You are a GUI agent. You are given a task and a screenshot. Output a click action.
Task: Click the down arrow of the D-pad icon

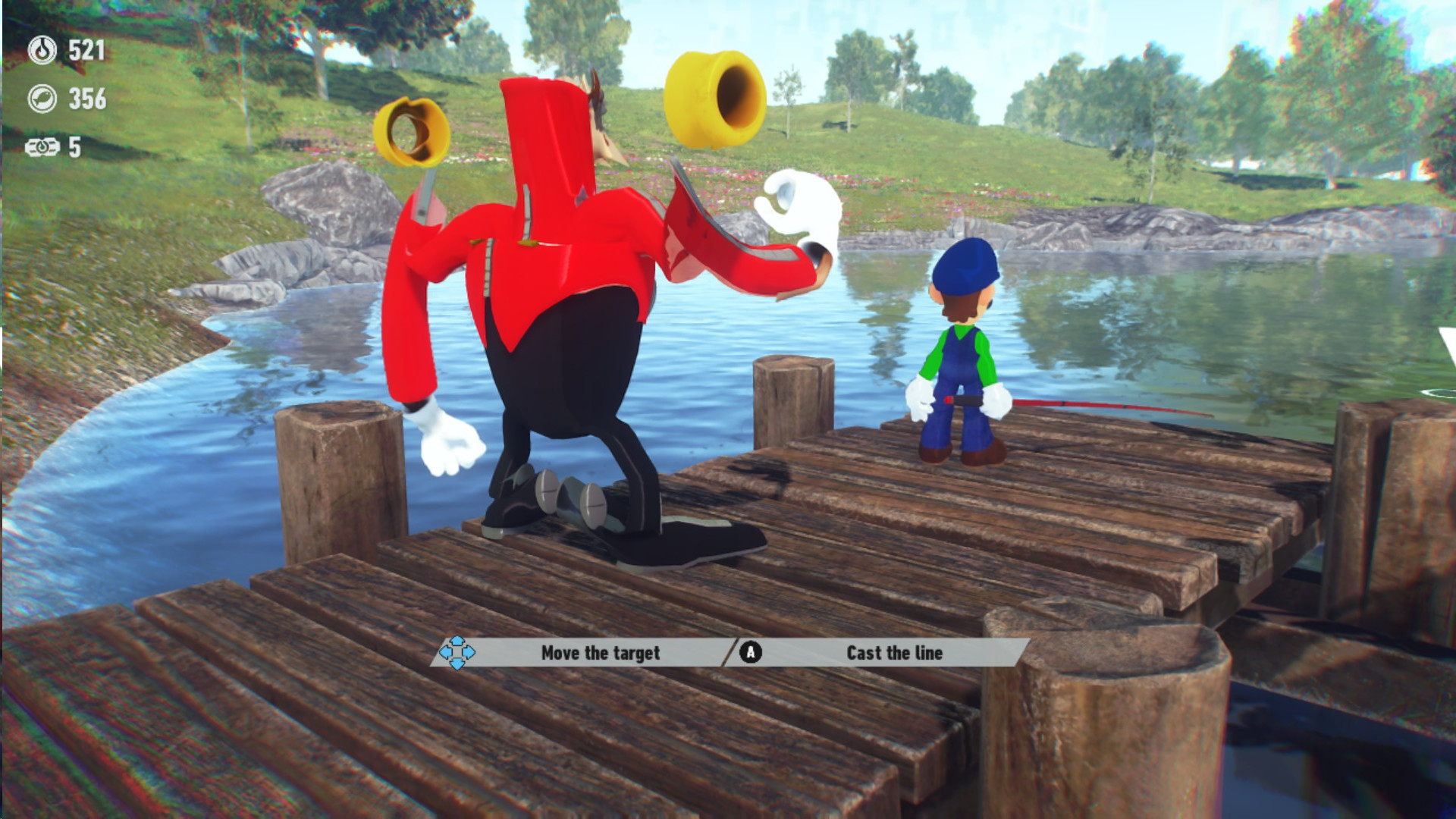click(457, 665)
